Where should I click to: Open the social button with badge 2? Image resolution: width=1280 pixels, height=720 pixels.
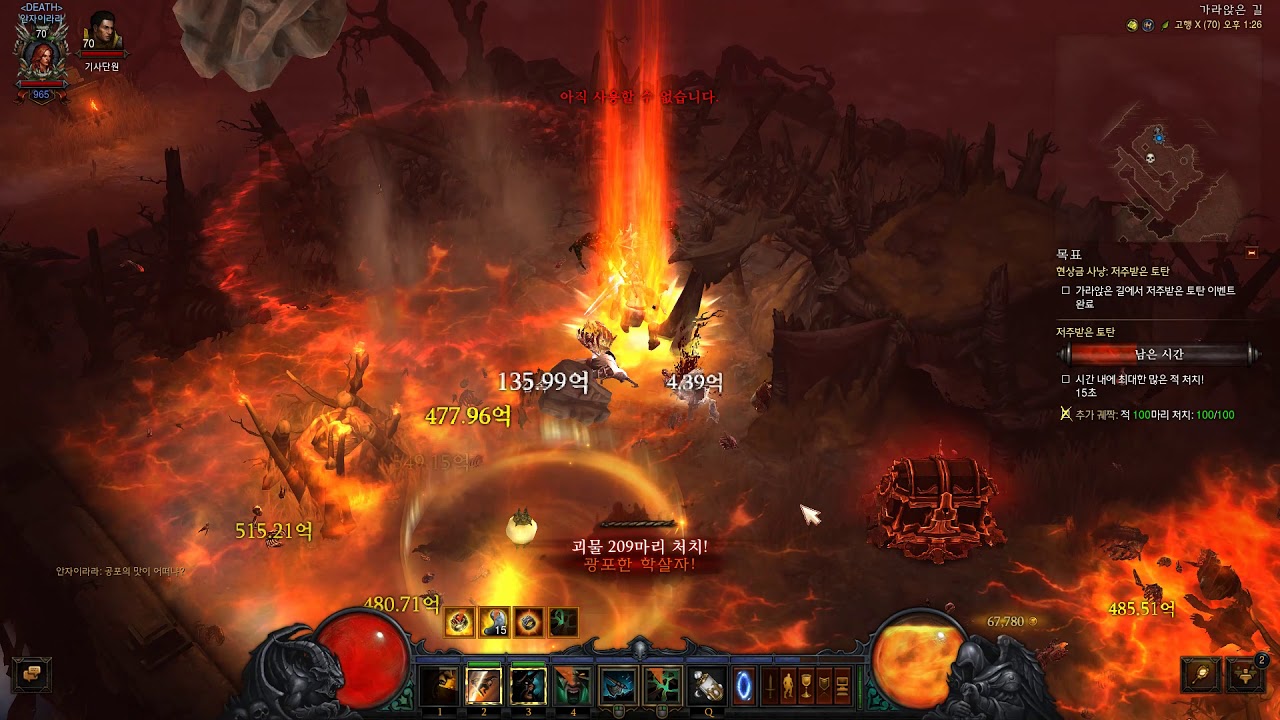coord(1245,675)
